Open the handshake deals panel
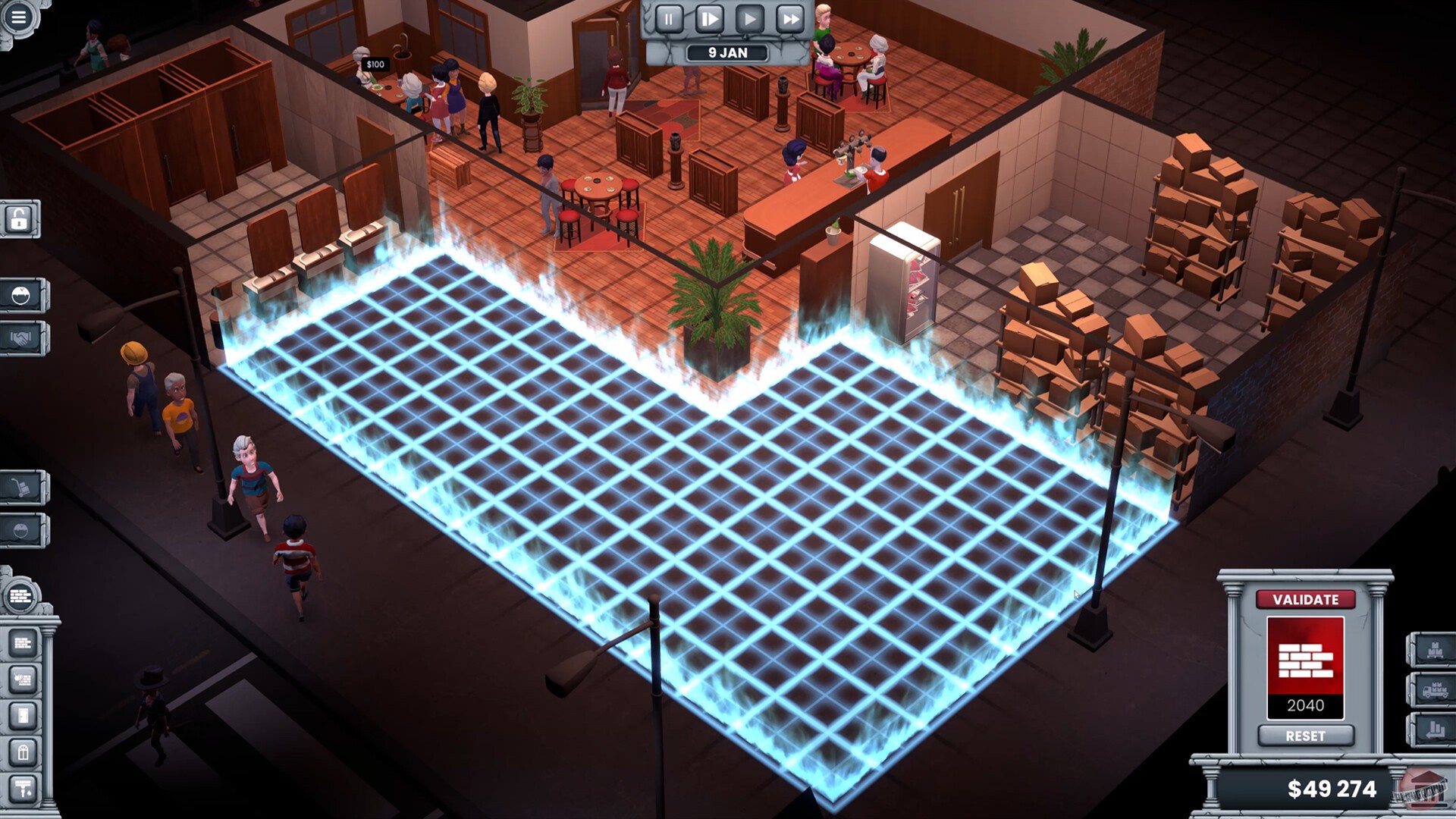1456x819 pixels. (21, 335)
